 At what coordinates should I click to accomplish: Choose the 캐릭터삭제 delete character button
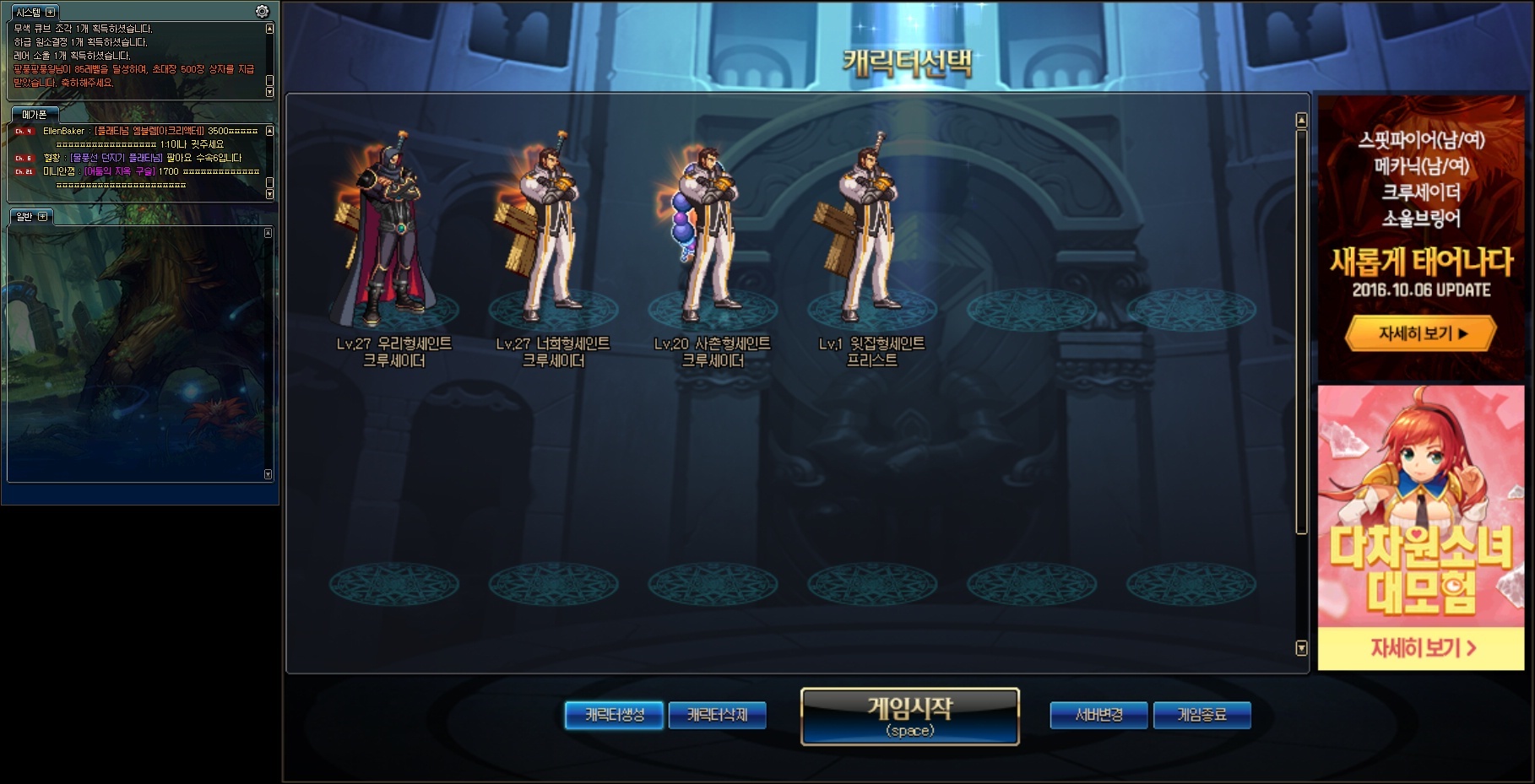tap(717, 715)
